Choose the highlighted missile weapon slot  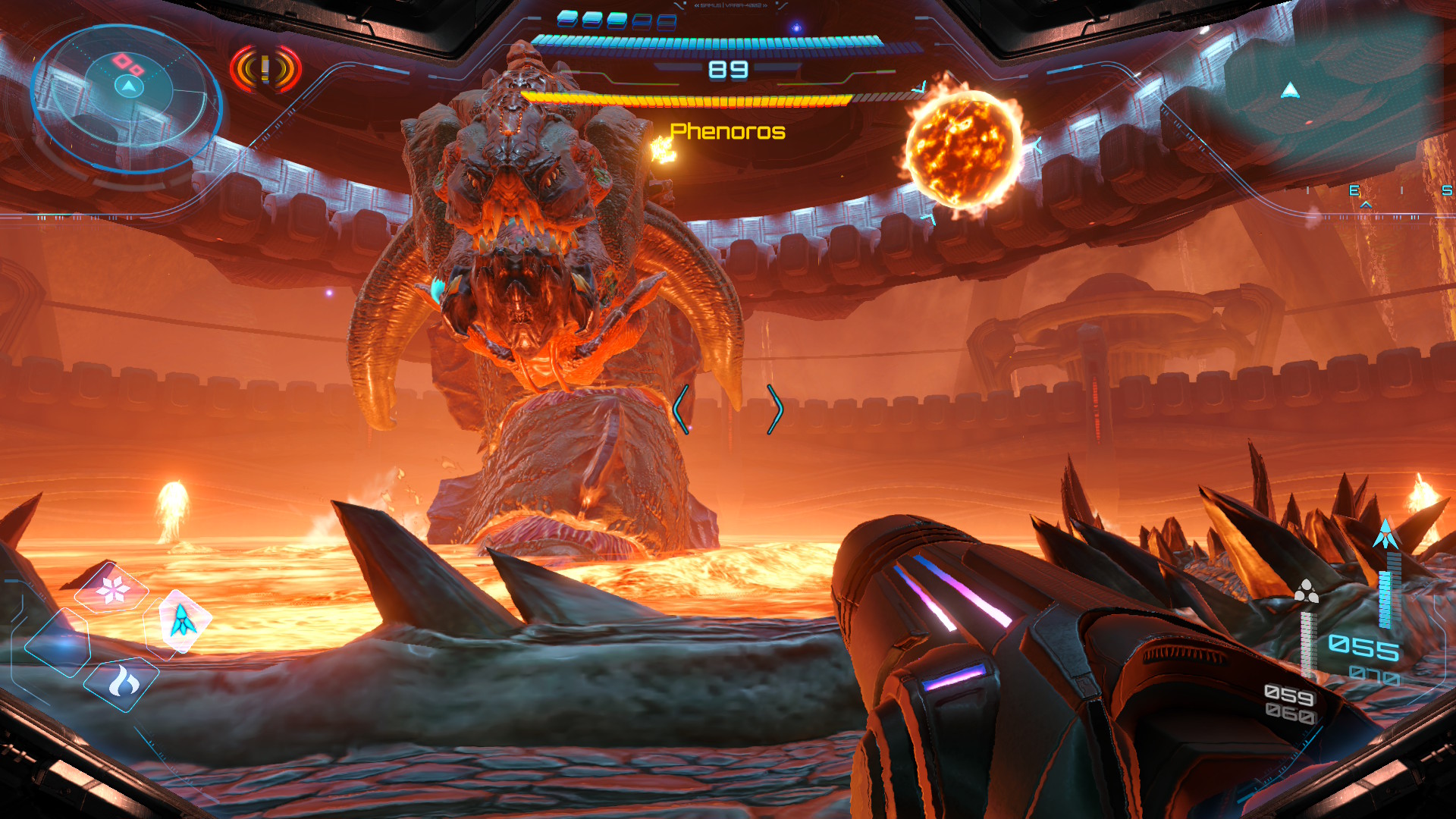coord(183,621)
